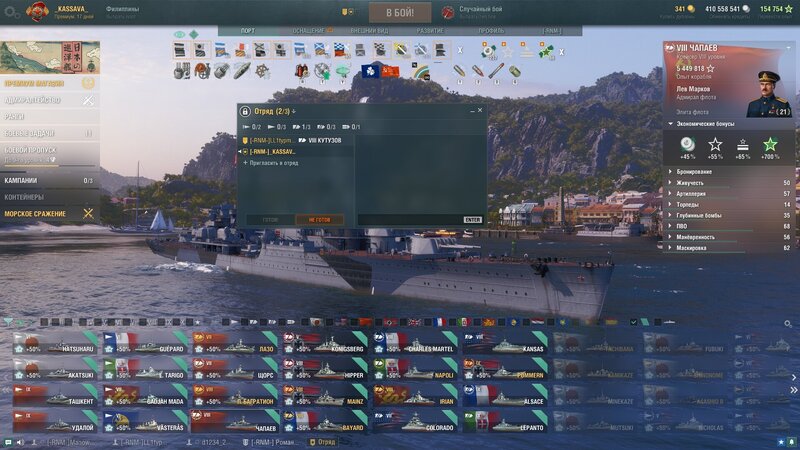Open the ПРОФИЛЬ tab
The width and height of the screenshot is (800, 450).
point(491,31)
